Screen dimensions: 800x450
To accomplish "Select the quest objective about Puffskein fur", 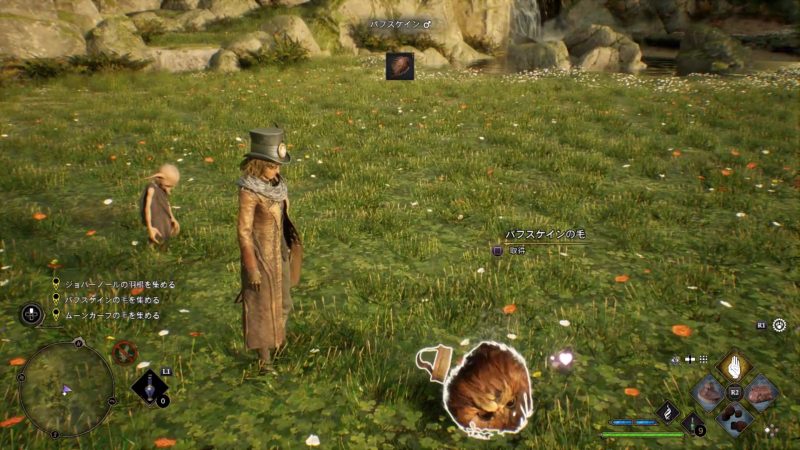I will point(111,299).
